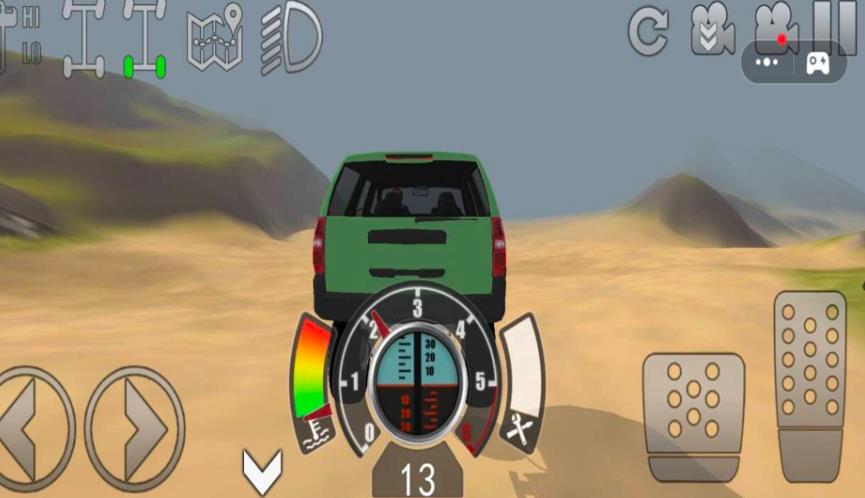Tap the brake pedal
865x498 pixels.
pyautogui.click(x=693, y=417)
